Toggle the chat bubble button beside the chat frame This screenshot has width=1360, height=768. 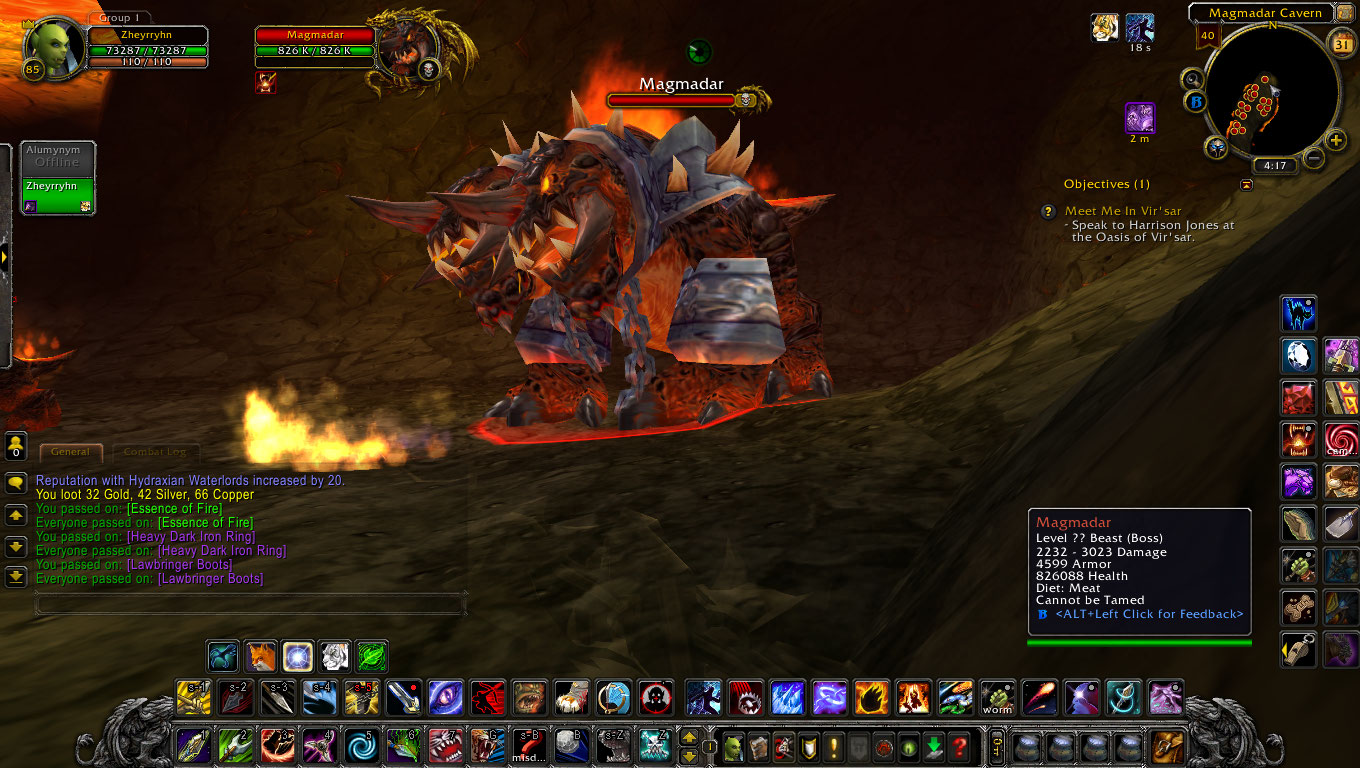tap(16, 484)
